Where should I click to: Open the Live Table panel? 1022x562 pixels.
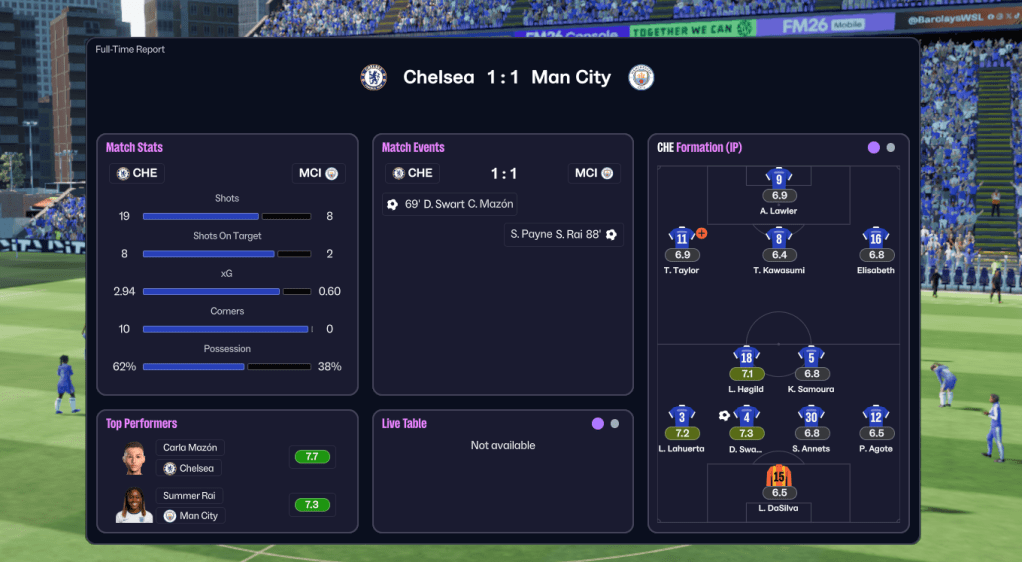coord(404,424)
